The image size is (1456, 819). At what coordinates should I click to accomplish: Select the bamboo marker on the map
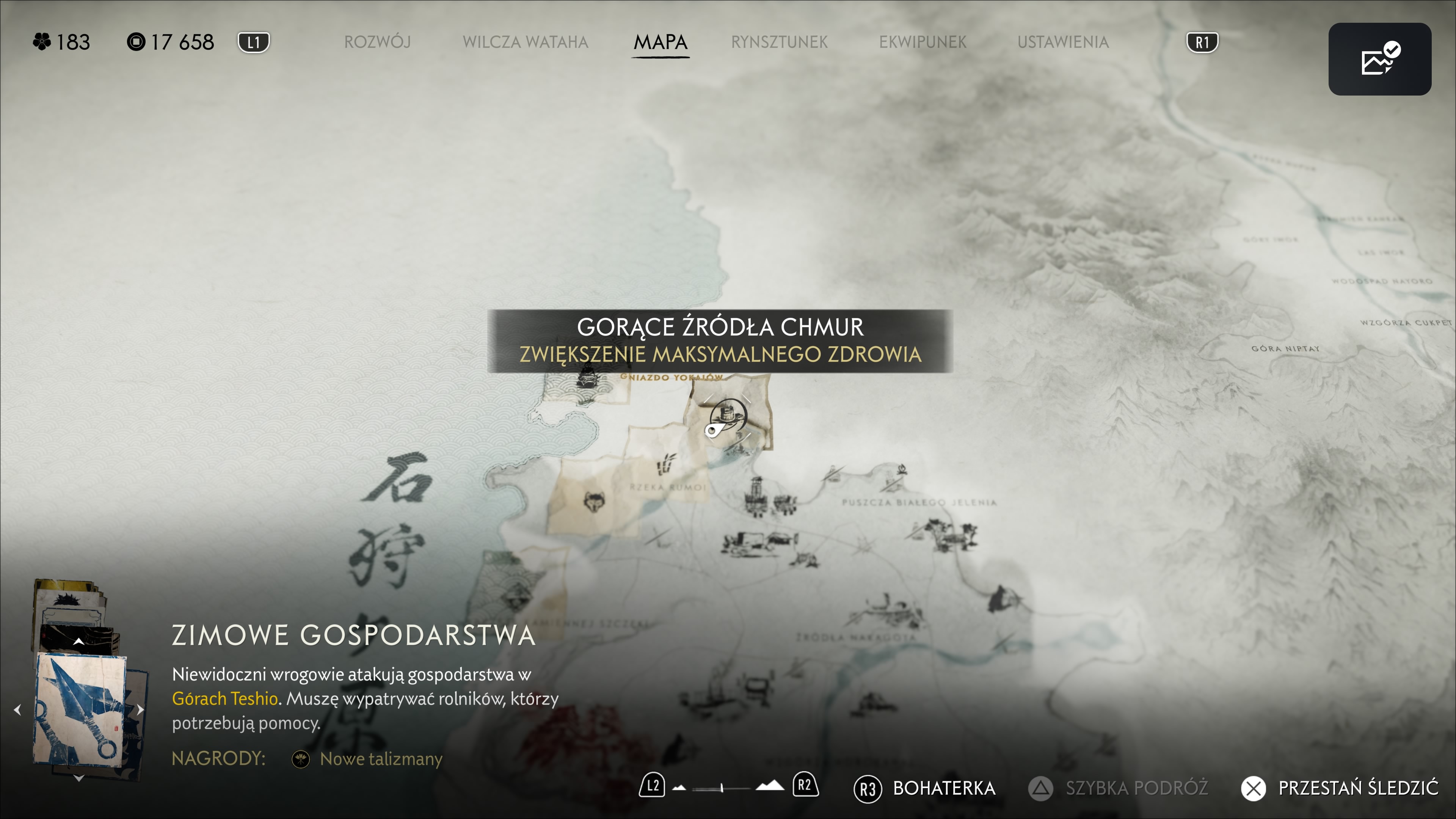pos(667,463)
